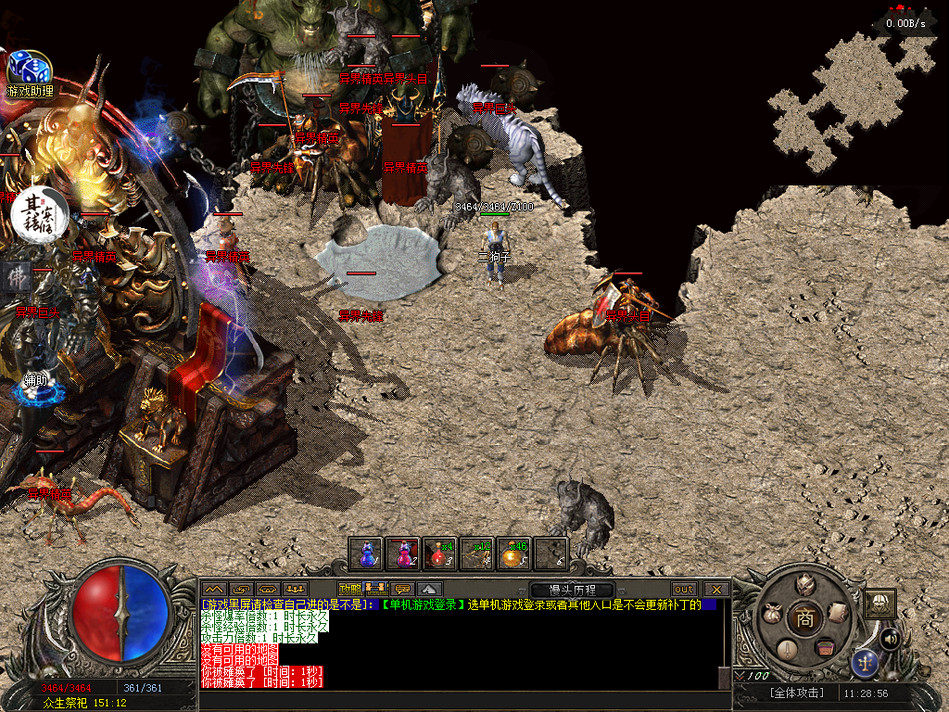Use the red potion in hotbar slot 3

point(440,553)
